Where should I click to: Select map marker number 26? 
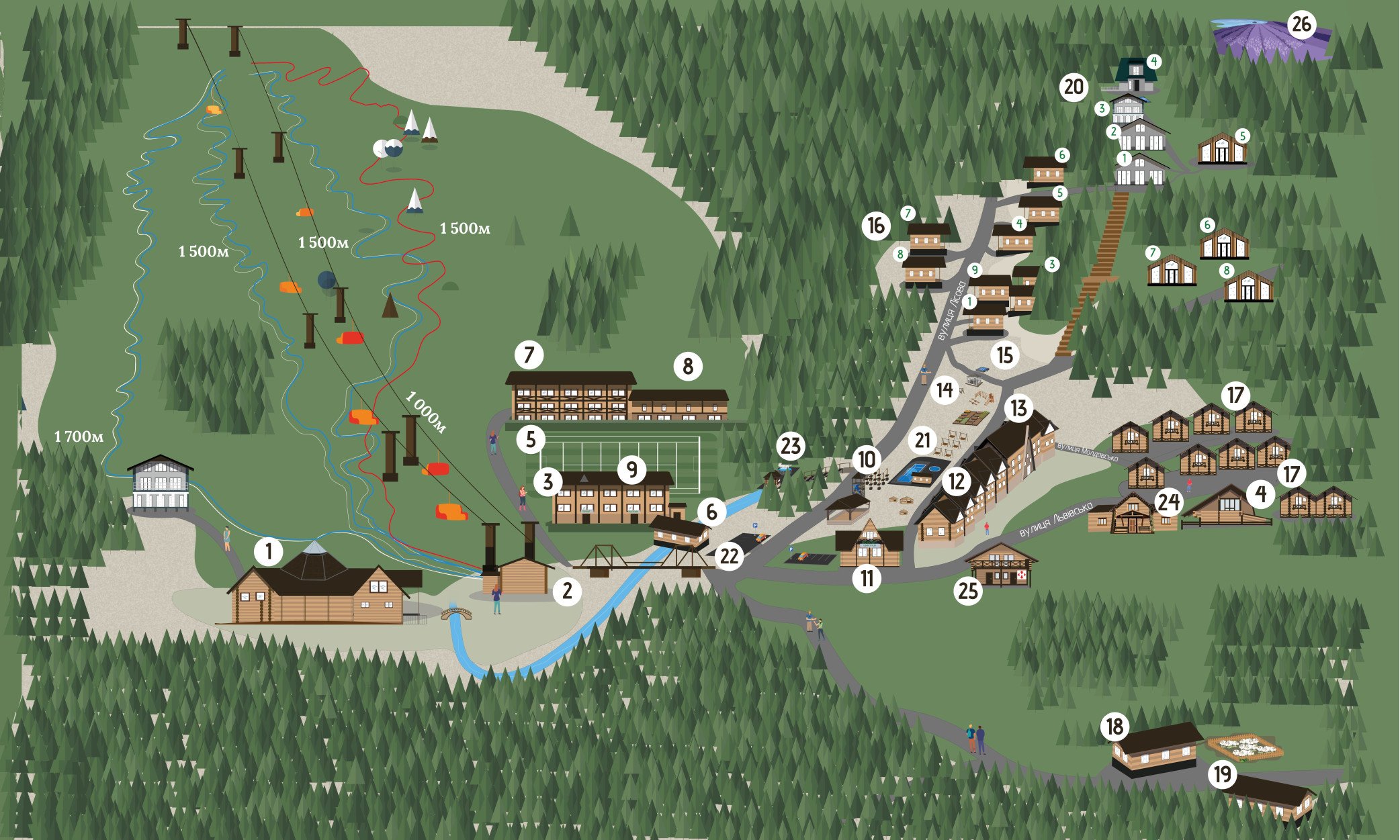tap(1301, 25)
